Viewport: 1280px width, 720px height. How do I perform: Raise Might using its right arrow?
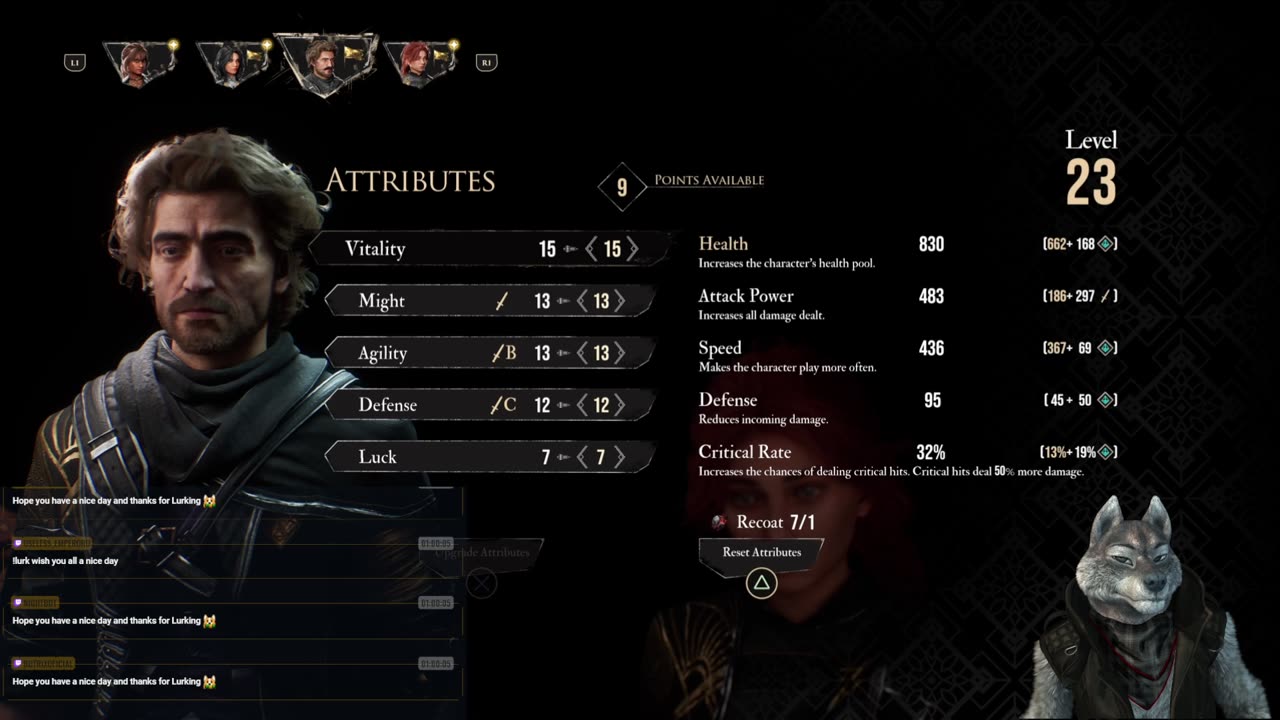point(620,301)
